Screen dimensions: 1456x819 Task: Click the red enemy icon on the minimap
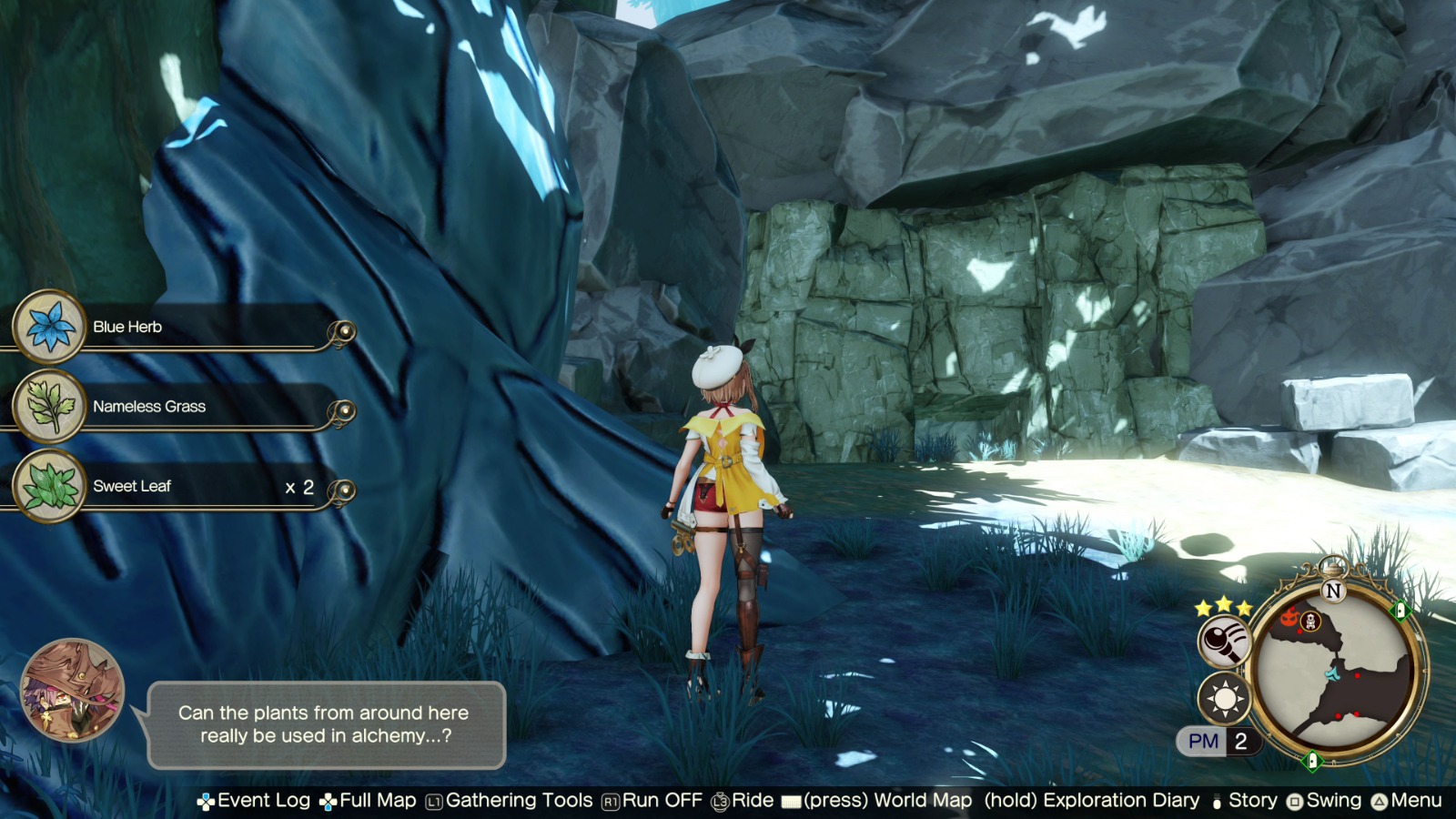pos(1289,616)
